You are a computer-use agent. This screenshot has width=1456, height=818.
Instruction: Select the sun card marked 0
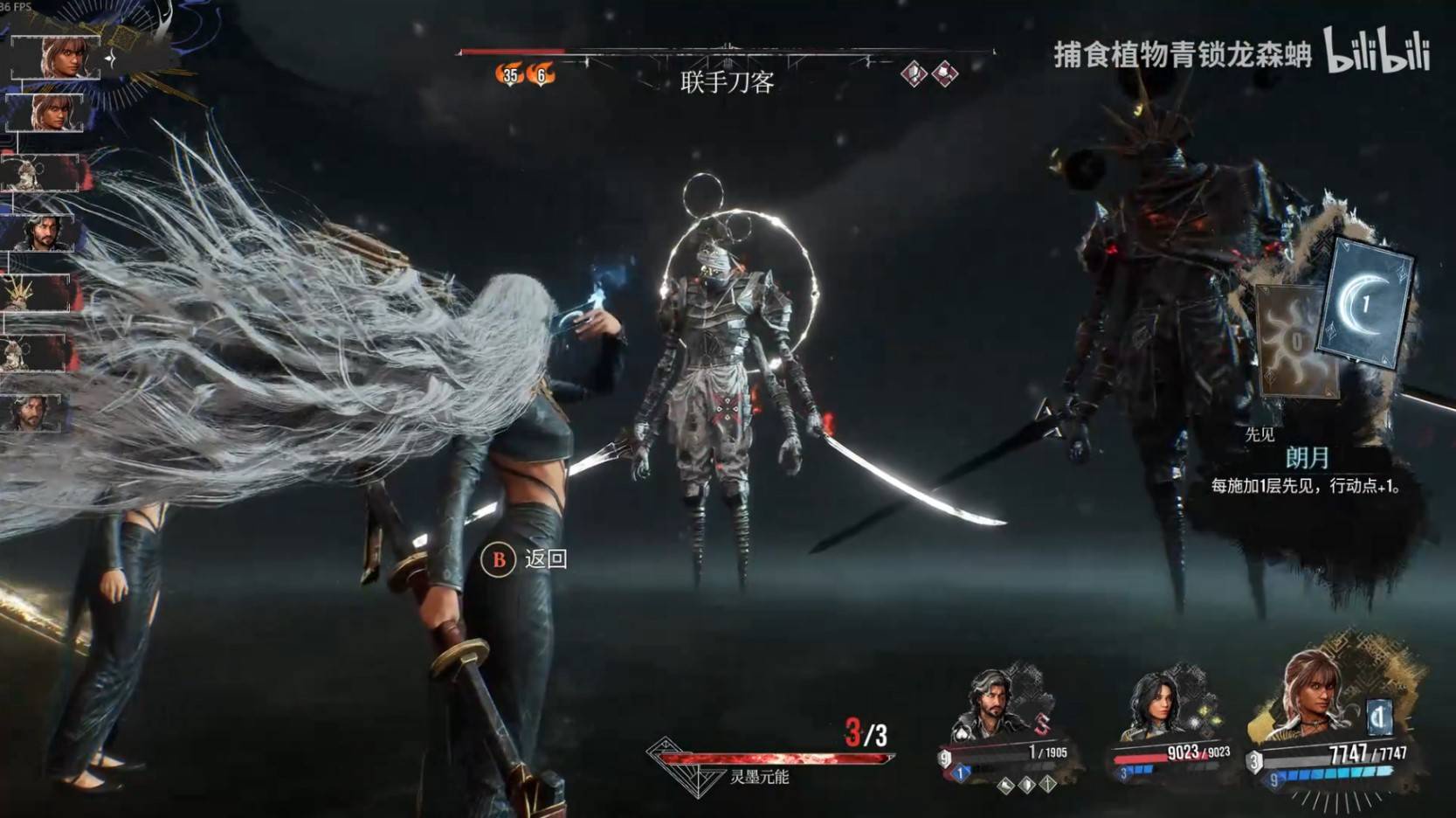pyautogui.click(x=1294, y=341)
